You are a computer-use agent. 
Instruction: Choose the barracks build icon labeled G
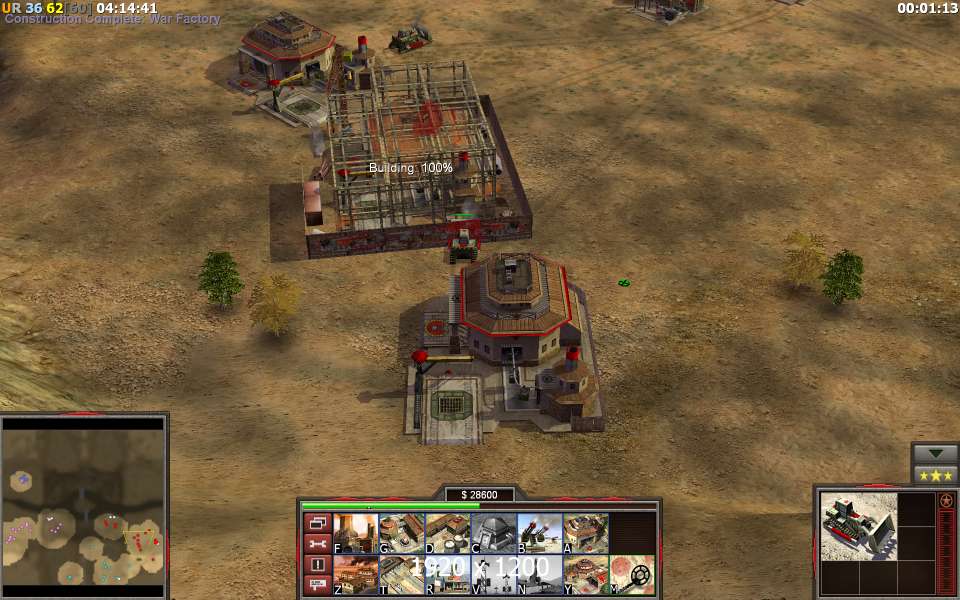click(401, 533)
